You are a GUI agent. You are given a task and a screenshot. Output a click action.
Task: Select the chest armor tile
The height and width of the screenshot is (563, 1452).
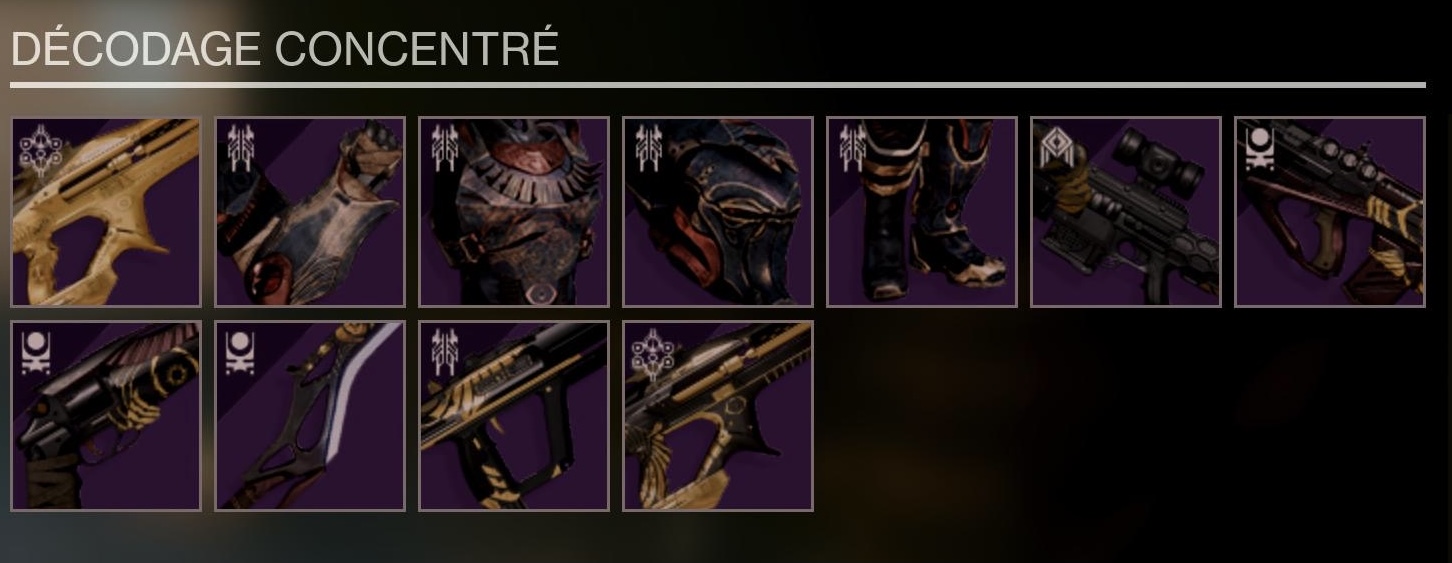[514, 212]
